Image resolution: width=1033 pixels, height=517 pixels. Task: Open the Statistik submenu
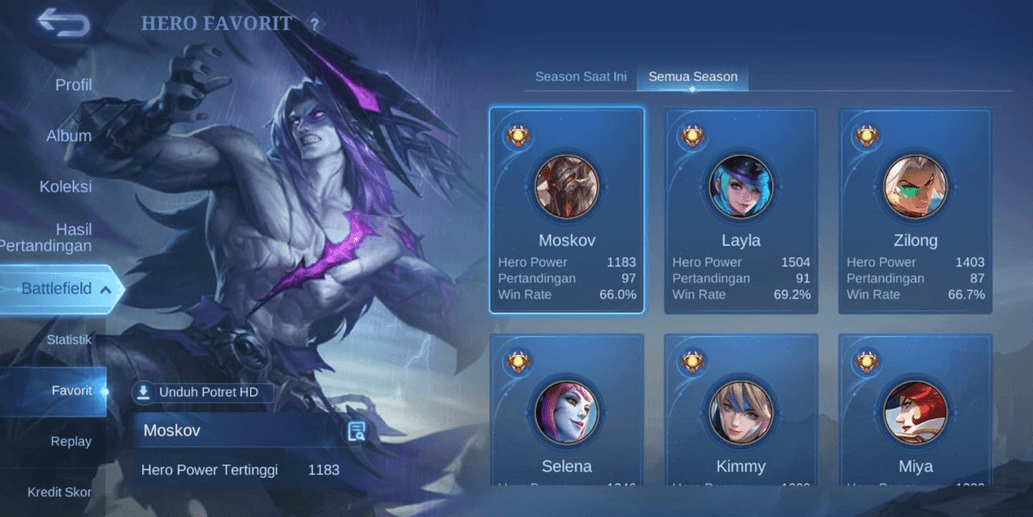pos(69,340)
